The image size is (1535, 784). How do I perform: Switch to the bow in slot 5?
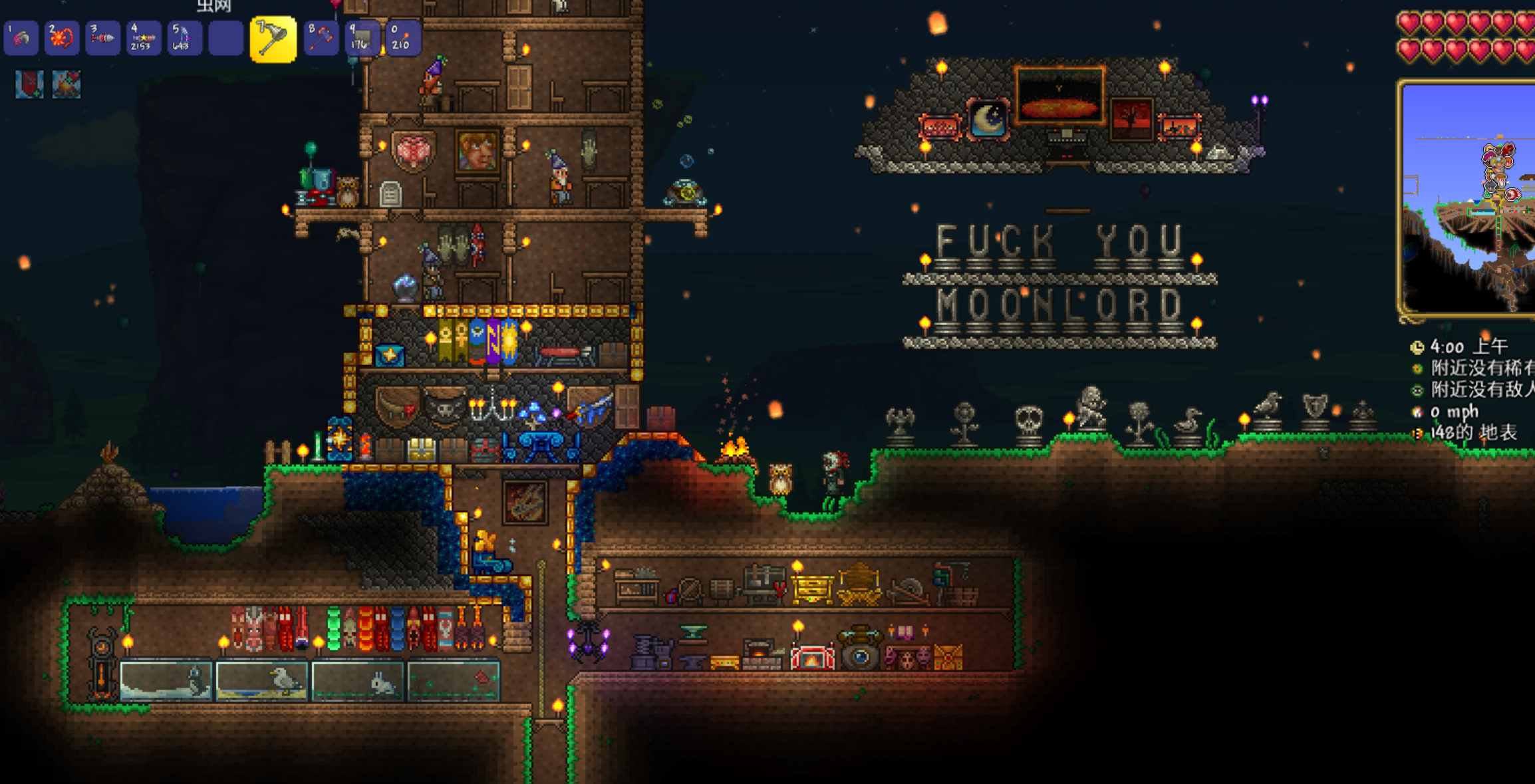(184, 38)
